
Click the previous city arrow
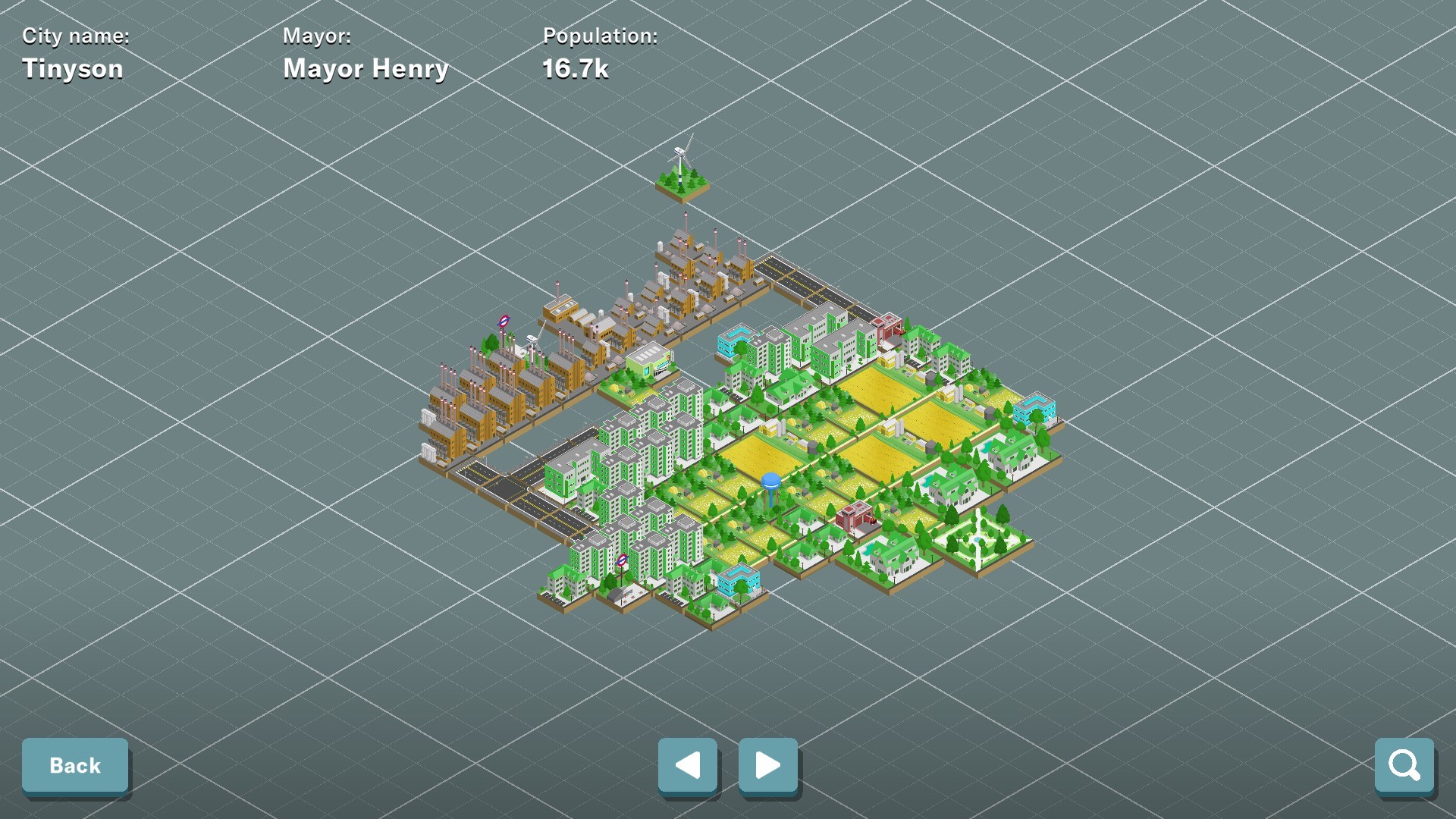click(x=688, y=766)
